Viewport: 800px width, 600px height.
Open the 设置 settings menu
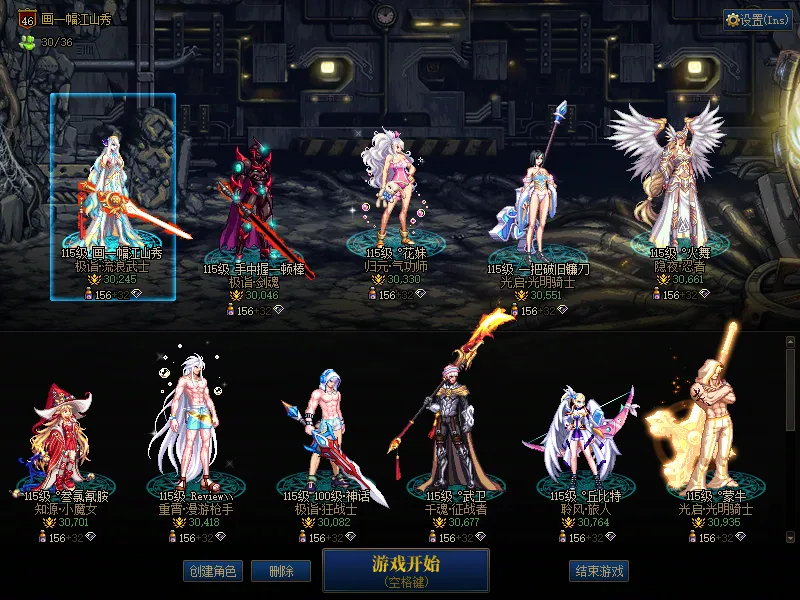tap(757, 19)
